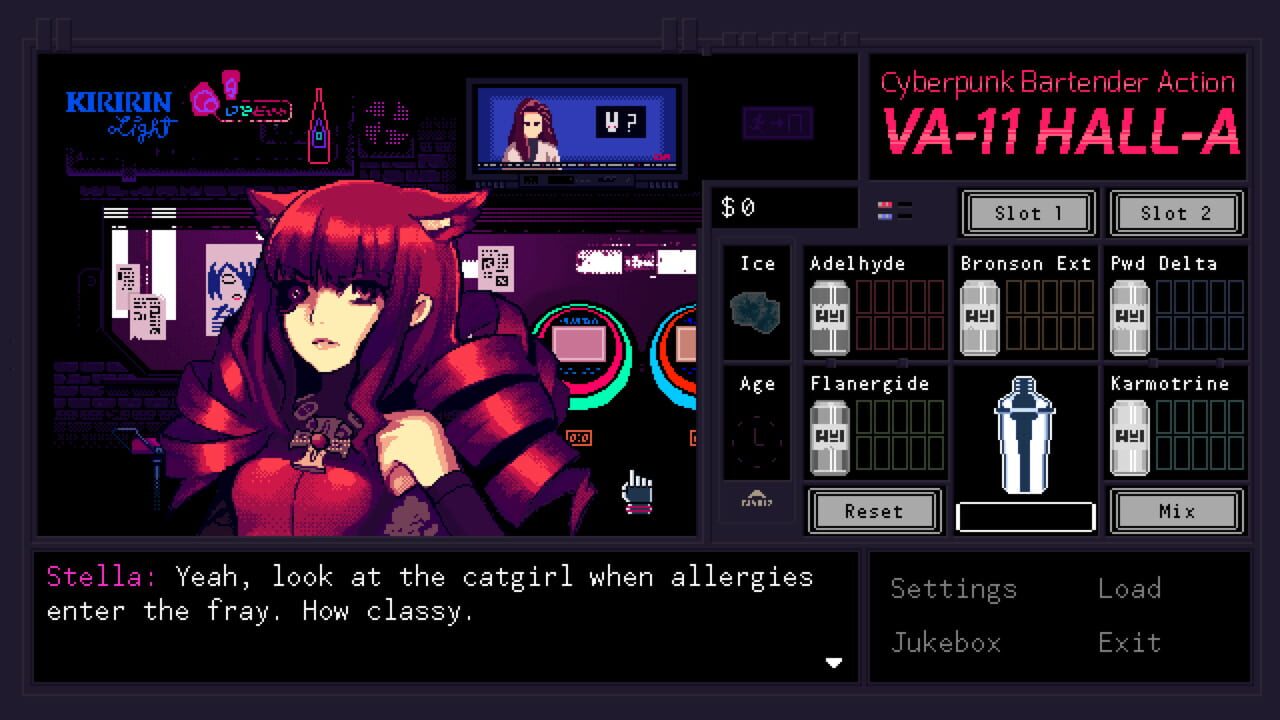Toggle Slot 1 for the drink
Viewport: 1280px width, 720px height.
(1027, 213)
